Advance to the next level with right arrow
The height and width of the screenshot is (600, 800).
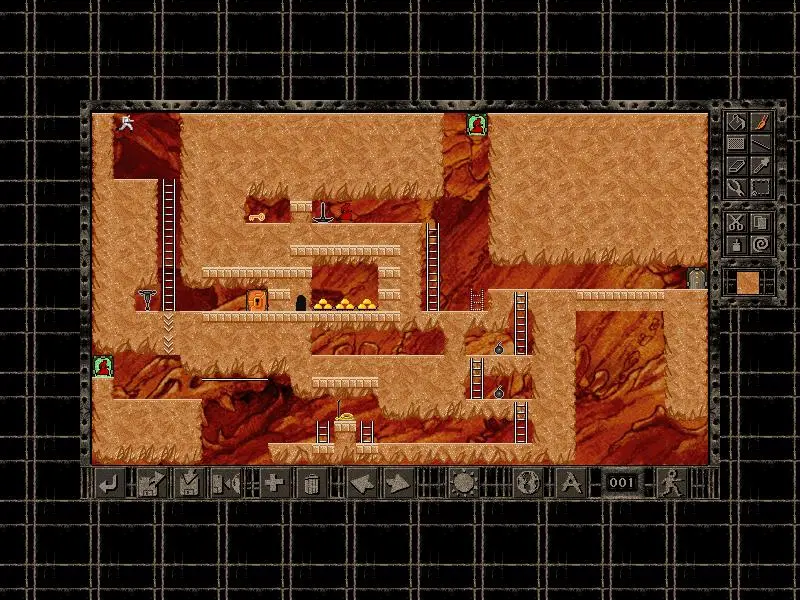398,484
